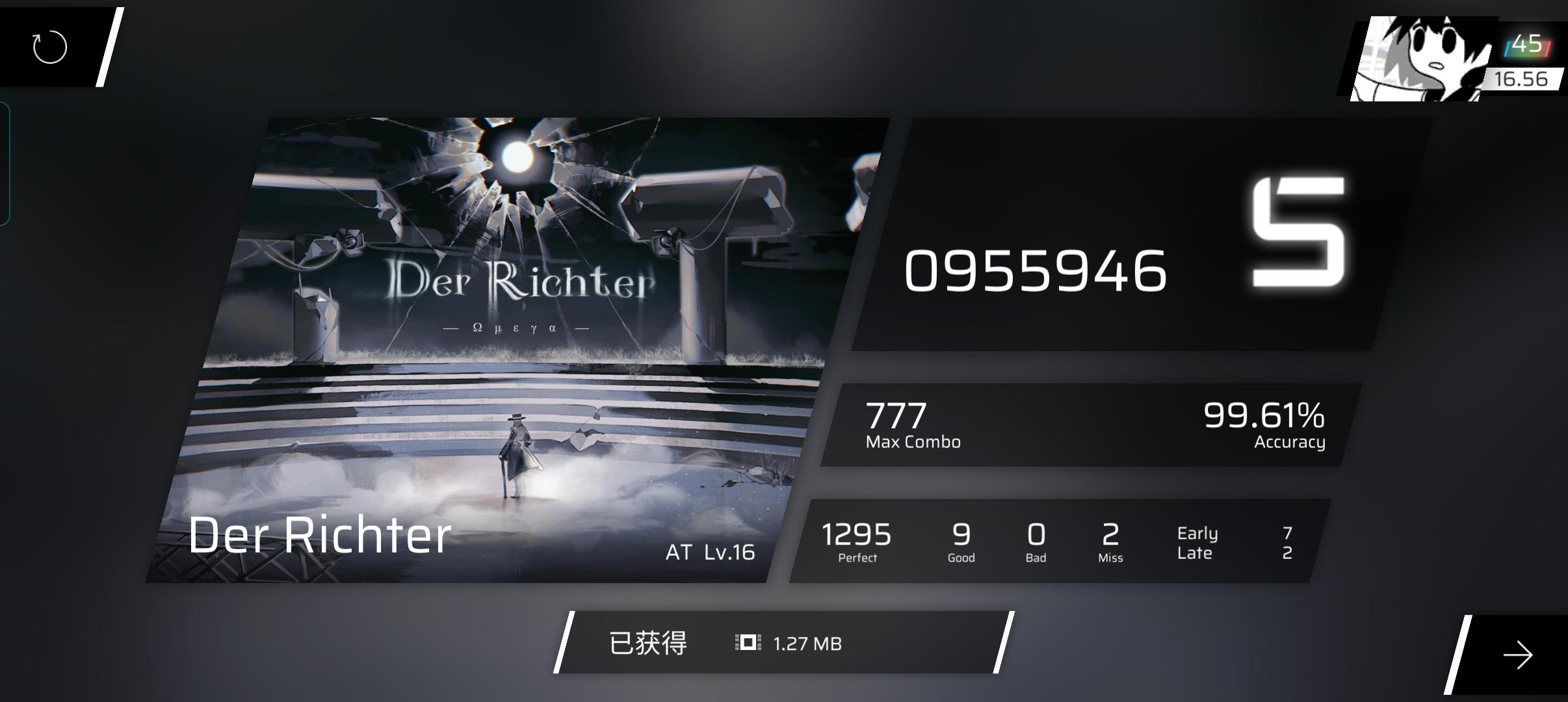
Task: Select the Der Richter song title
Action: pos(319,535)
